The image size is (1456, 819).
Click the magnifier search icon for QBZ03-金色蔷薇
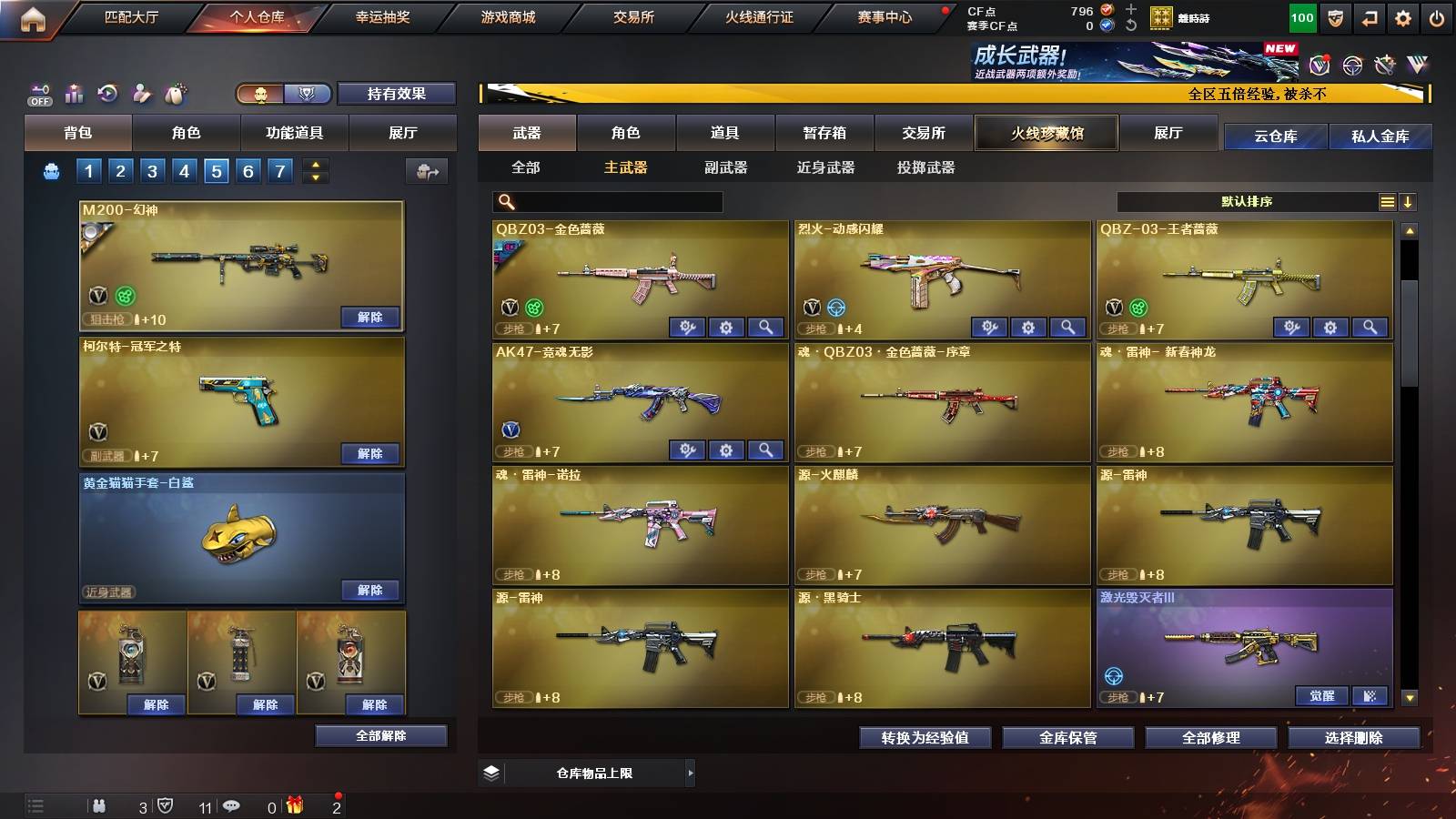point(767,327)
